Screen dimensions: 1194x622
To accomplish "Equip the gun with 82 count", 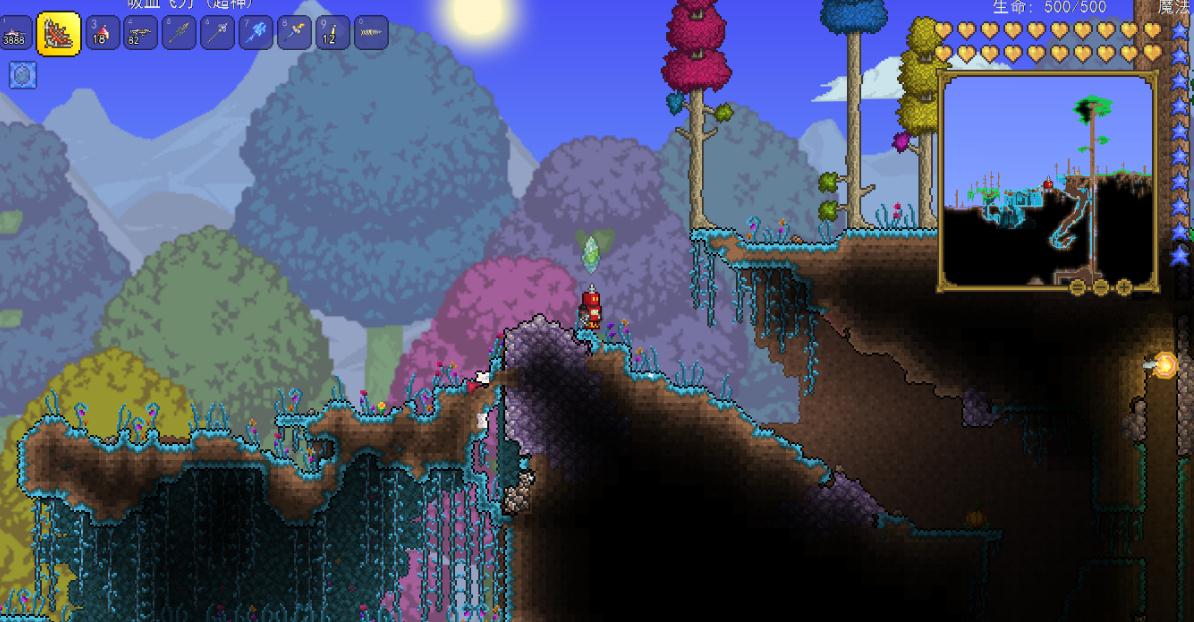I will coord(141,33).
